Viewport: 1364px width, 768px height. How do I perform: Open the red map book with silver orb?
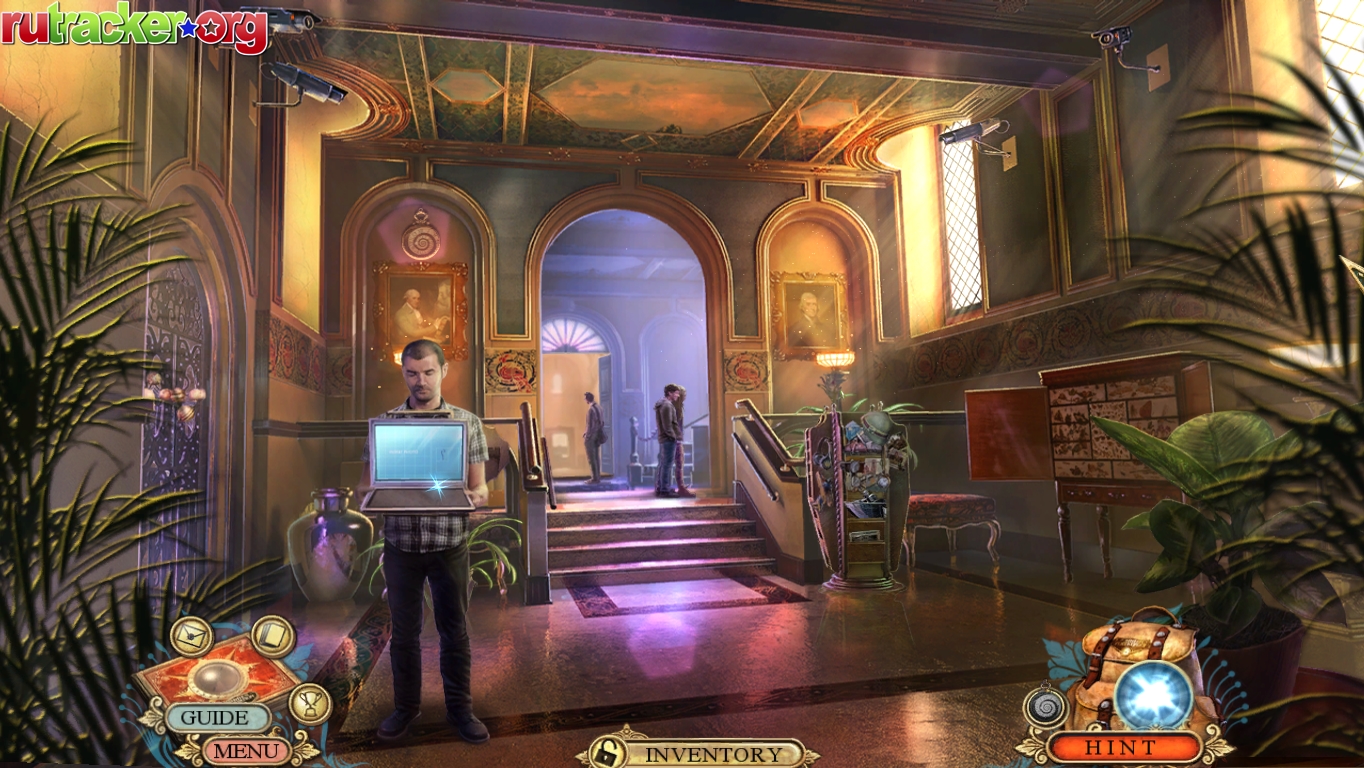click(x=217, y=678)
